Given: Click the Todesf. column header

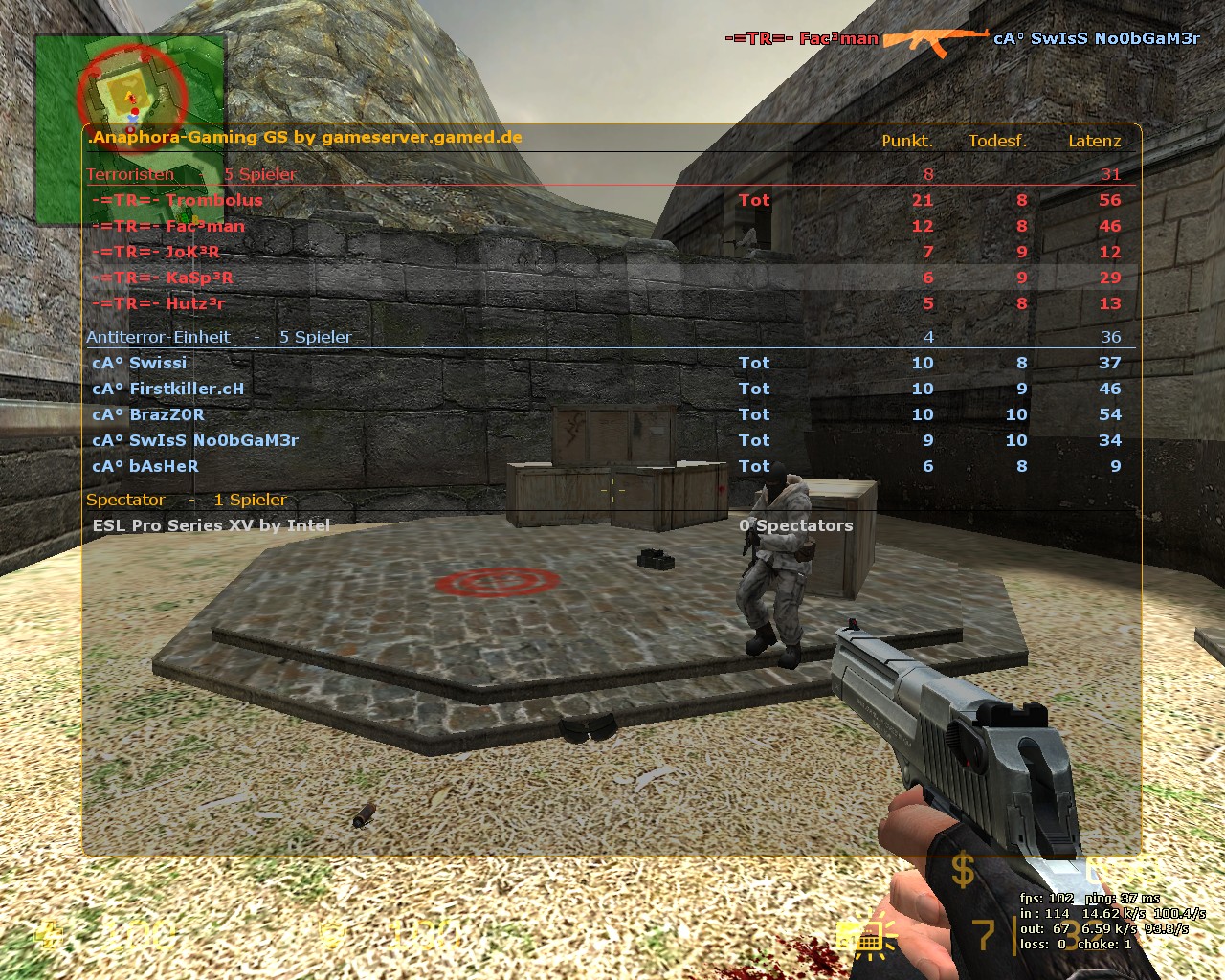Looking at the screenshot, I should 997,141.
